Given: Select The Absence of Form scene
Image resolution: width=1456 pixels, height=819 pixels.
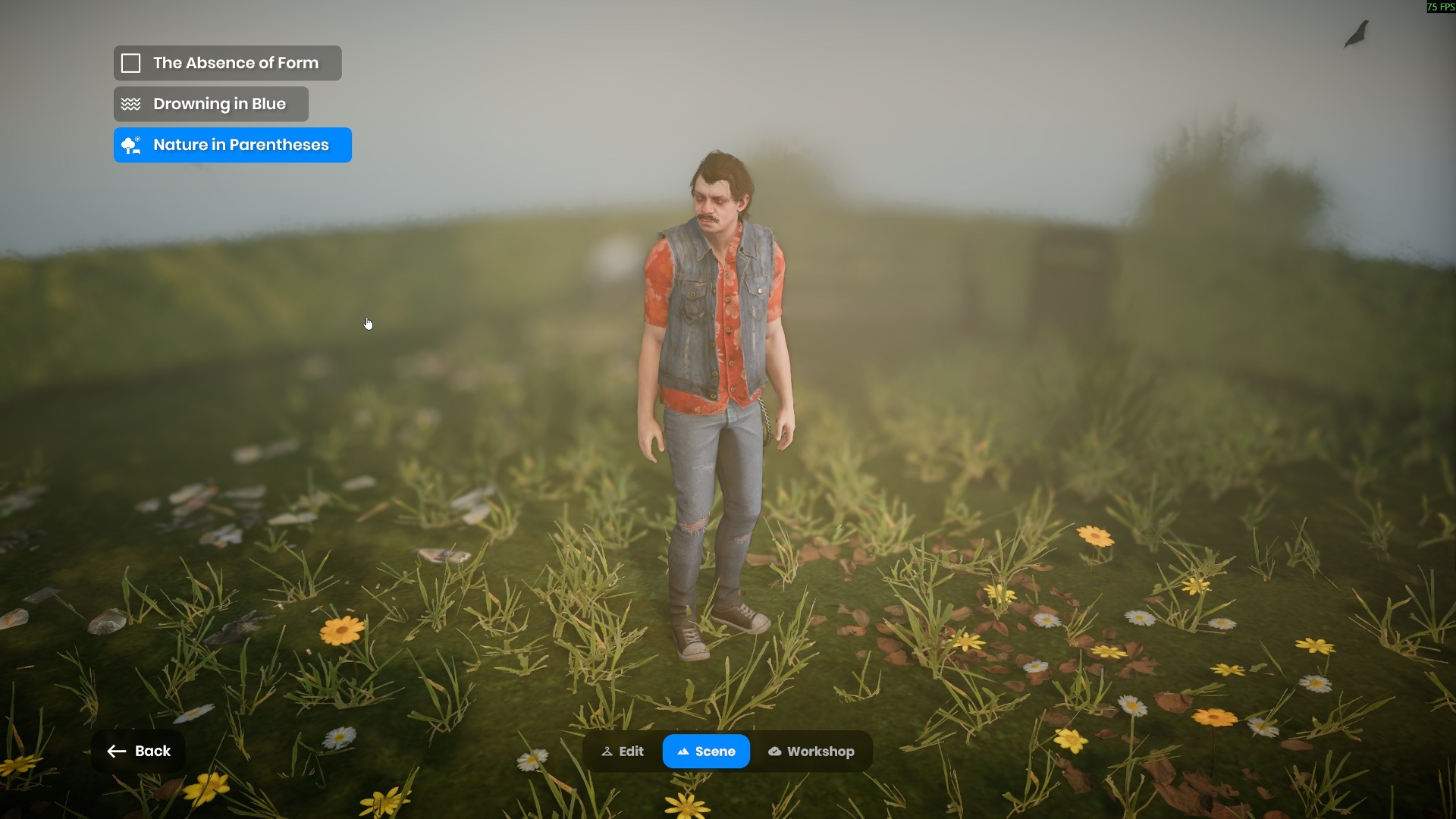Looking at the screenshot, I should pyautogui.click(x=227, y=63).
